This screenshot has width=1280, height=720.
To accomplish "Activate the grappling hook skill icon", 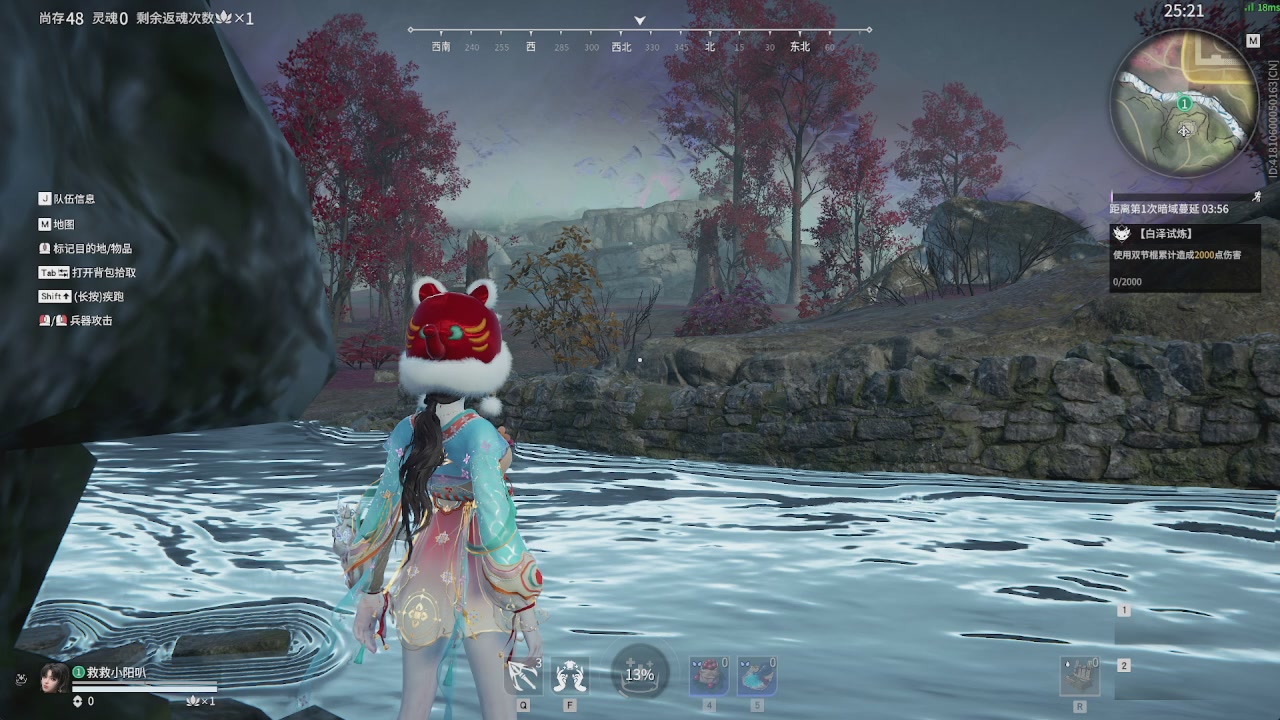I will coord(523,677).
